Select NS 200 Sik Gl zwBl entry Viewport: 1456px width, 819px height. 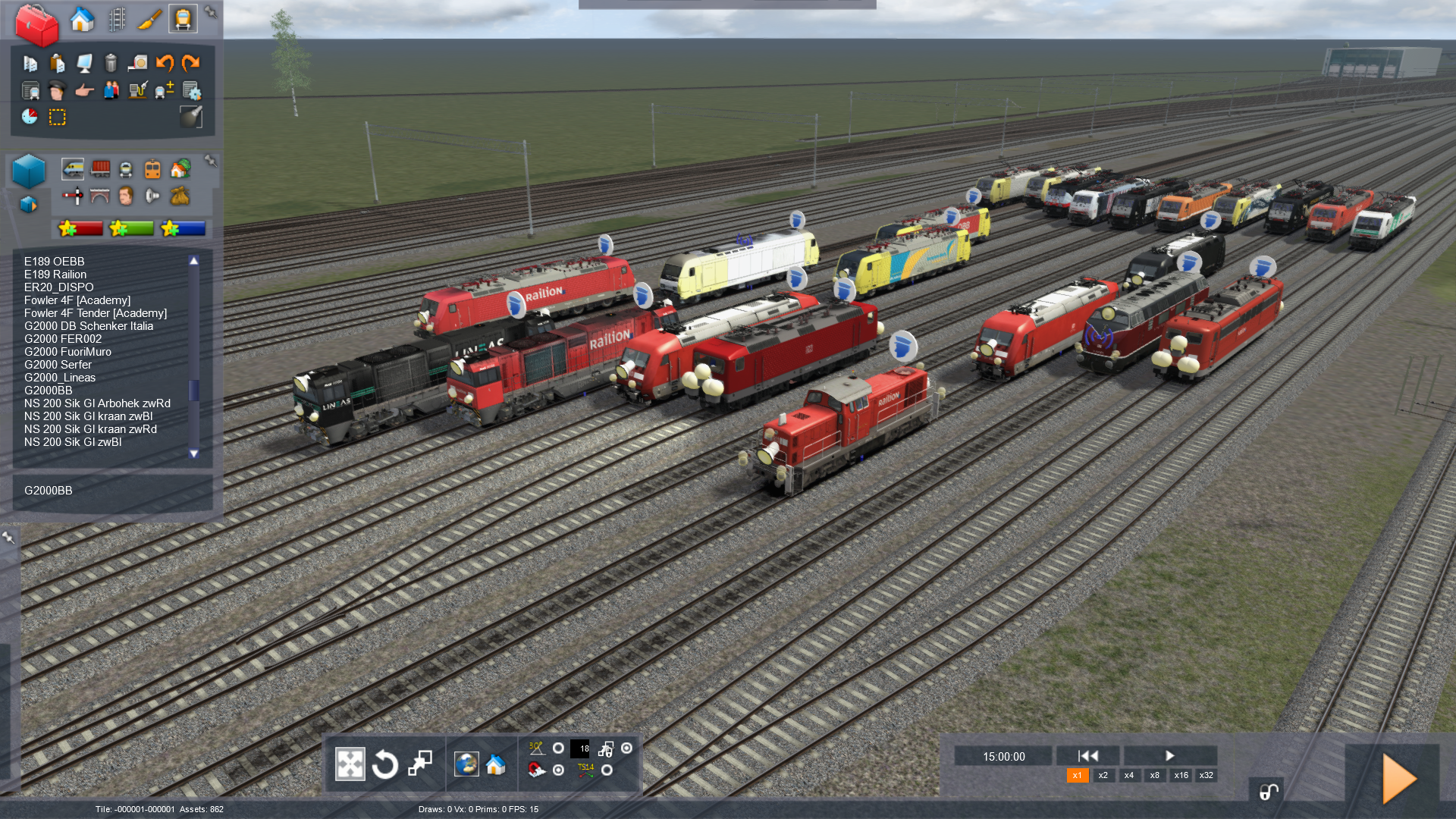click(x=73, y=442)
